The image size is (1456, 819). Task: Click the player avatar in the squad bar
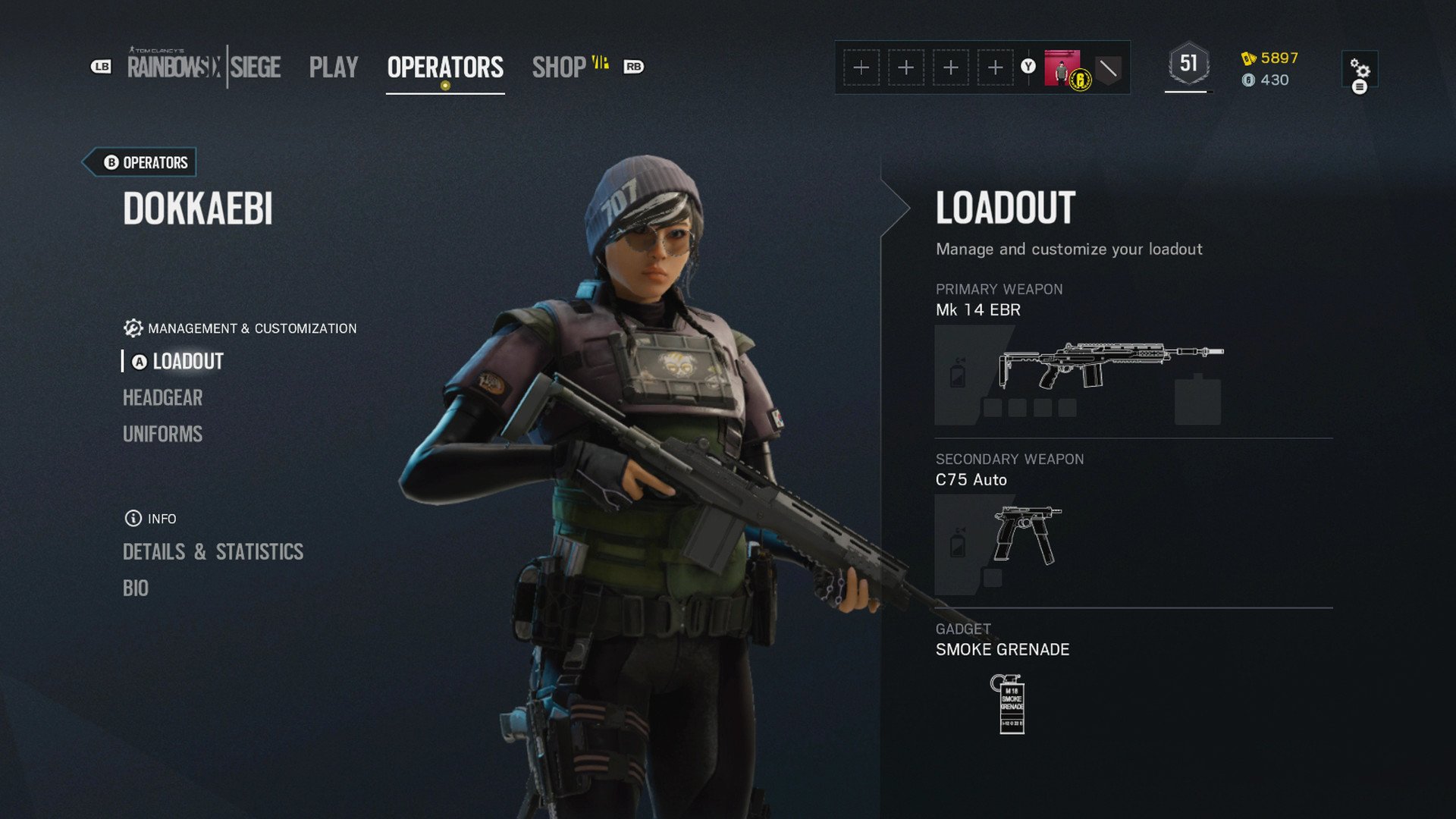click(1062, 68)
